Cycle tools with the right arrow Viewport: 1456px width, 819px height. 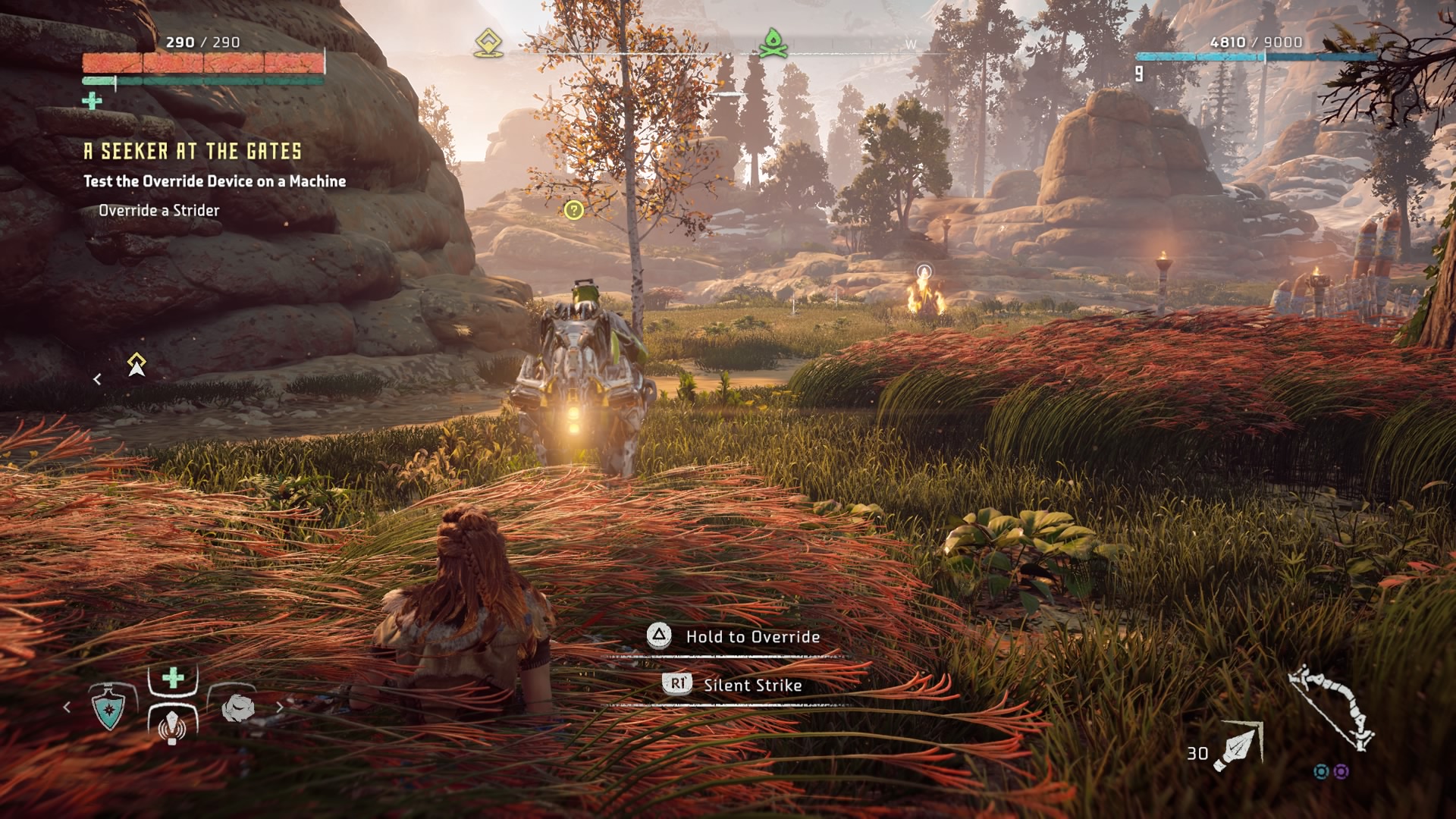point(279,708)
